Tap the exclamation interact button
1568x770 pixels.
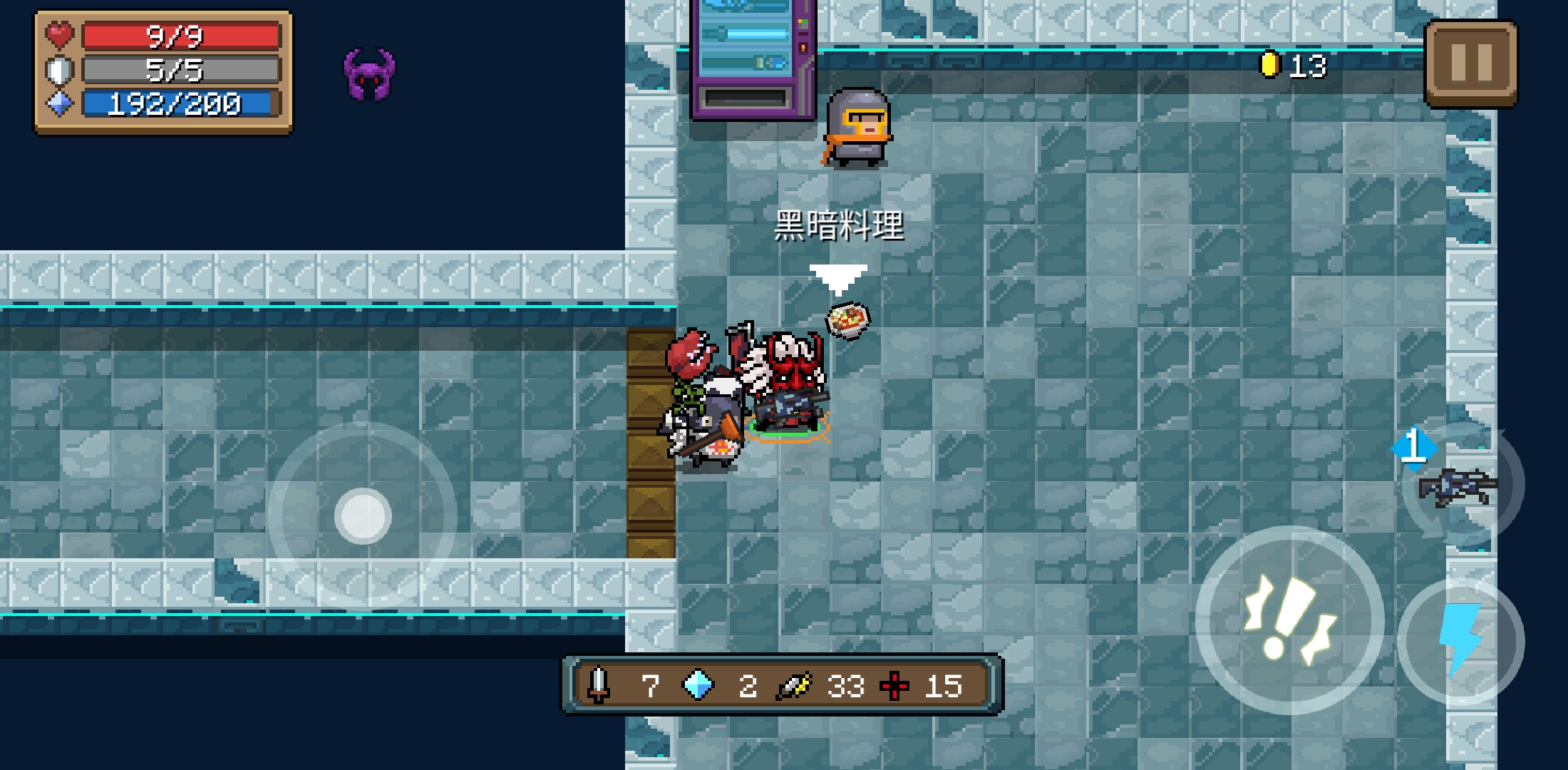(x=1289, y=620)
